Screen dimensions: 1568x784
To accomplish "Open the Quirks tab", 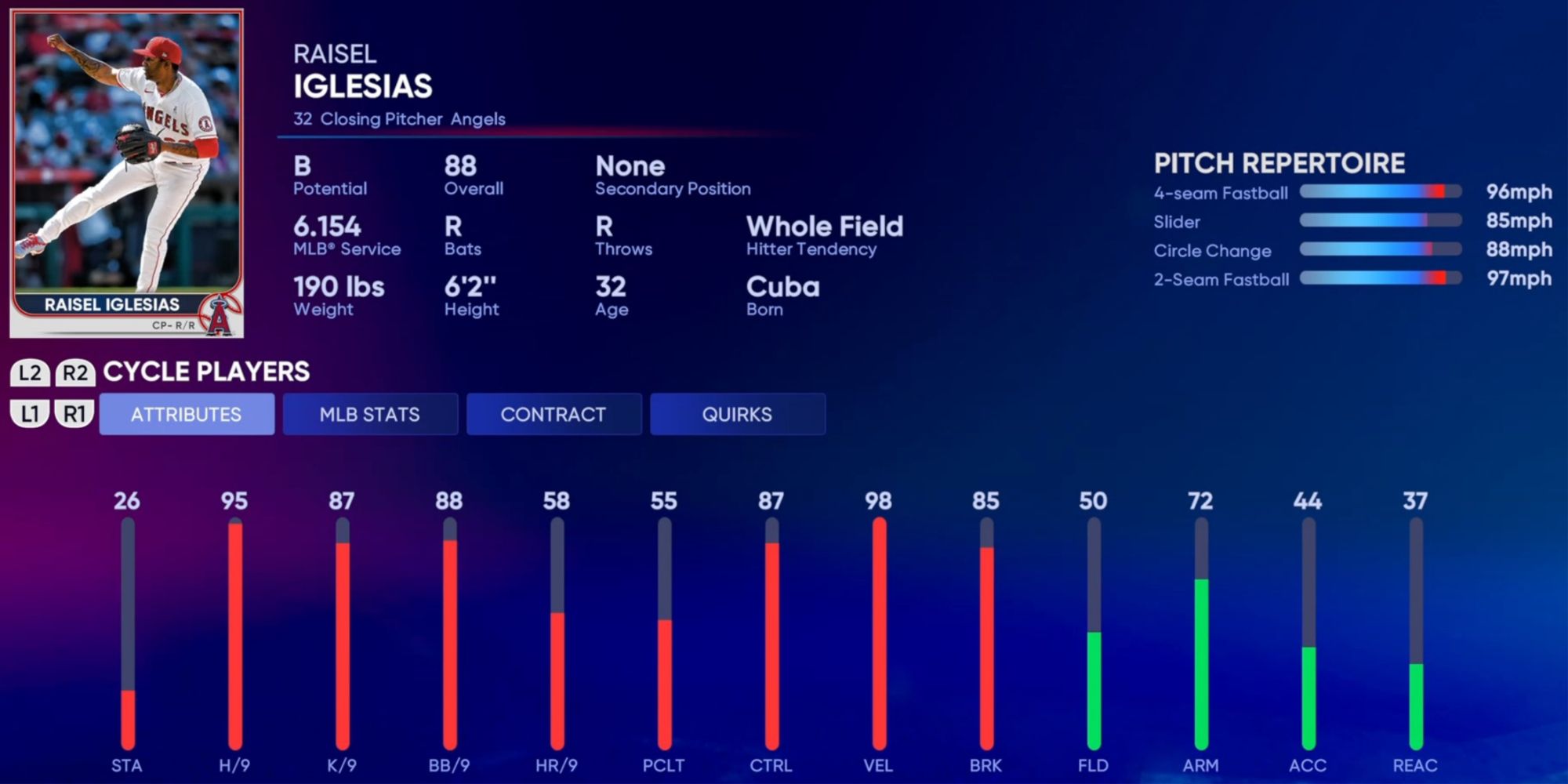I will tap(738, 414).
